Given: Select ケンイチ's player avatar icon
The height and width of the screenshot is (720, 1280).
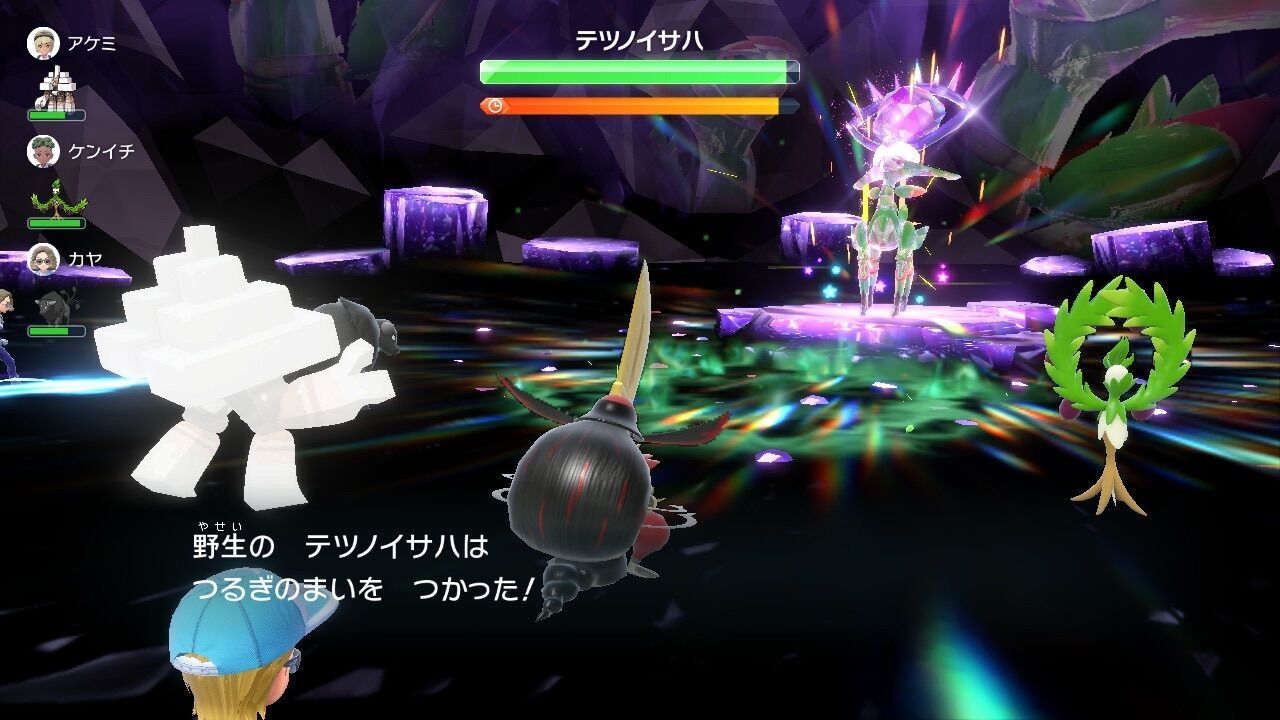Looking at the screenshot, I should (43, 152).
